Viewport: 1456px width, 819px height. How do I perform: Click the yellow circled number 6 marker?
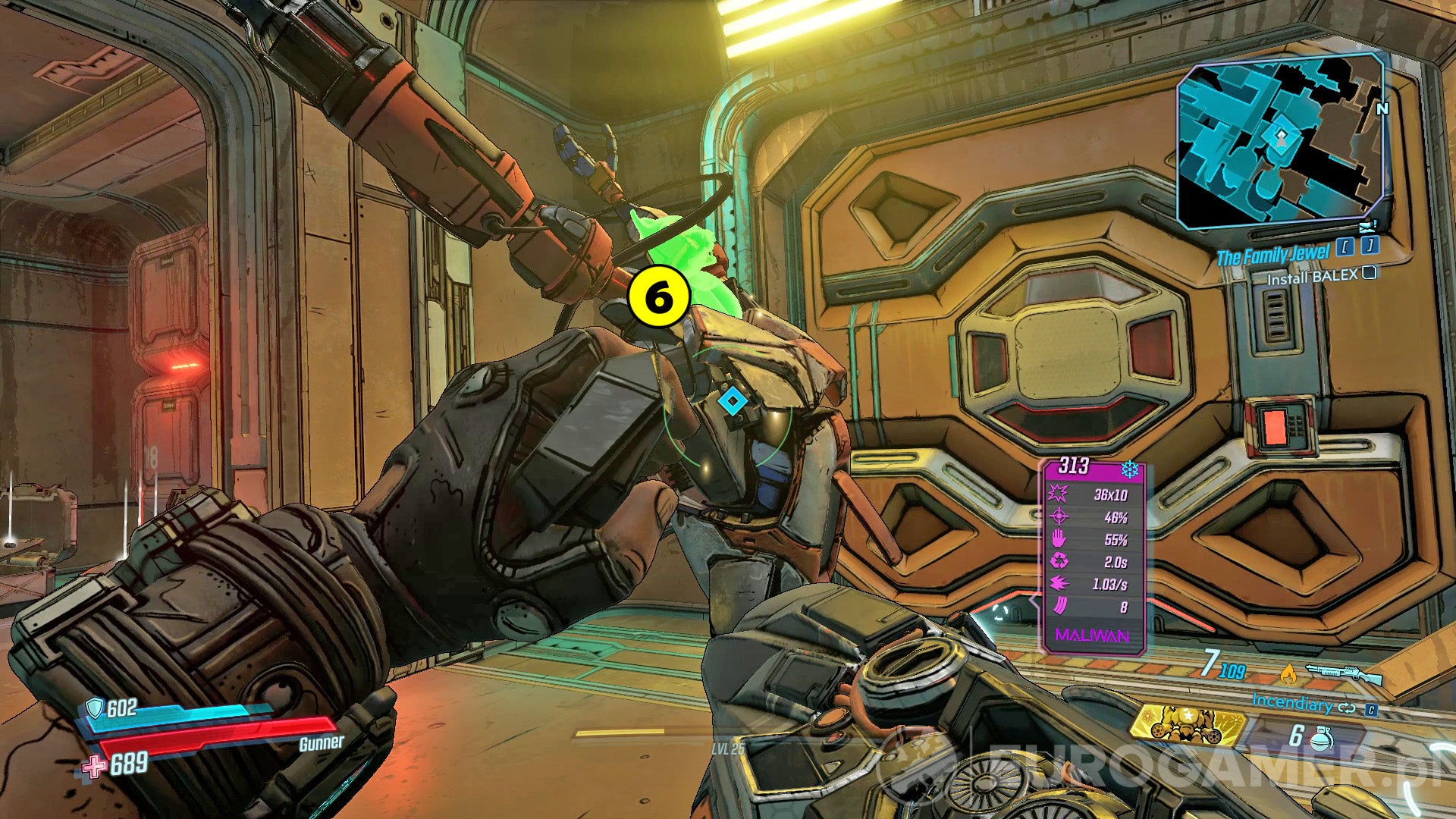click(x=657, y=297)
